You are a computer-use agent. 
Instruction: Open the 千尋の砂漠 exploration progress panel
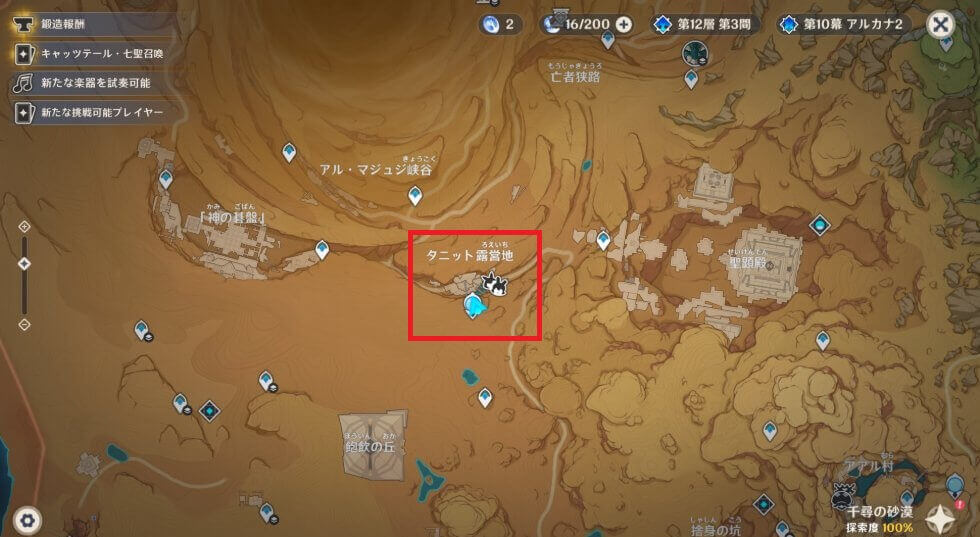[868, 517]
